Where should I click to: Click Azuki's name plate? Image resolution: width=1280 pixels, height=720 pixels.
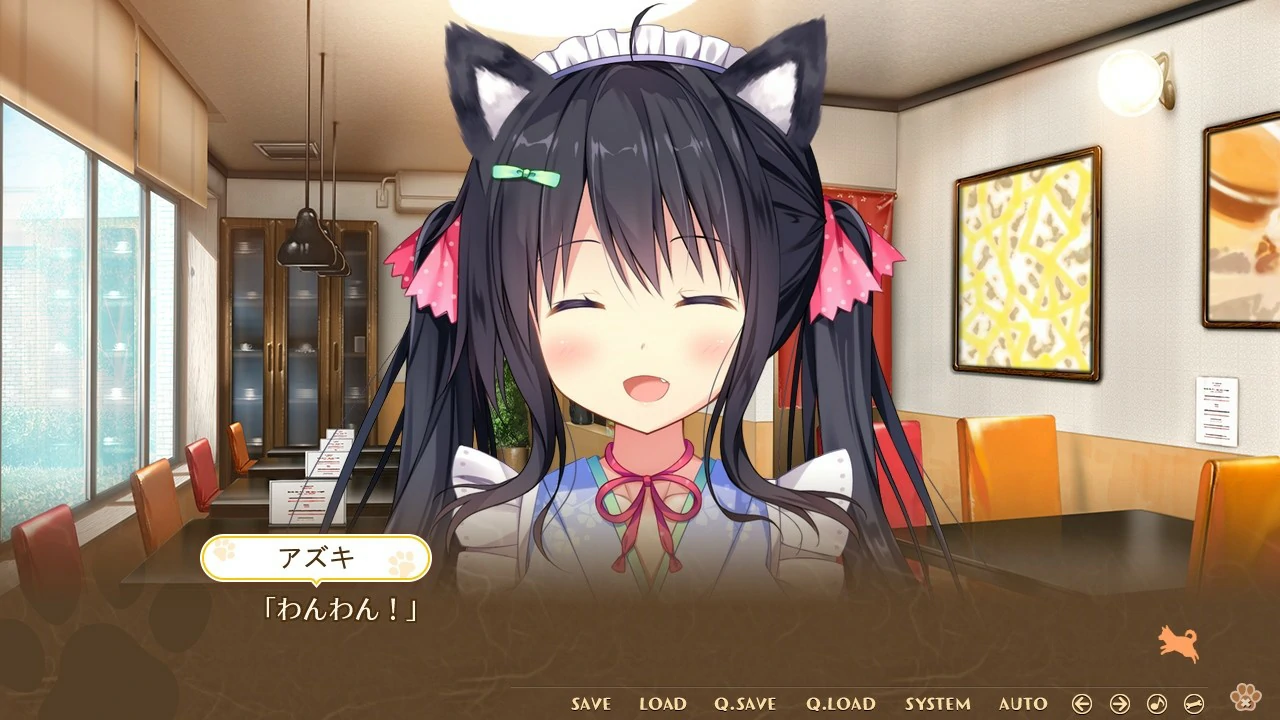tap(316, 557)
